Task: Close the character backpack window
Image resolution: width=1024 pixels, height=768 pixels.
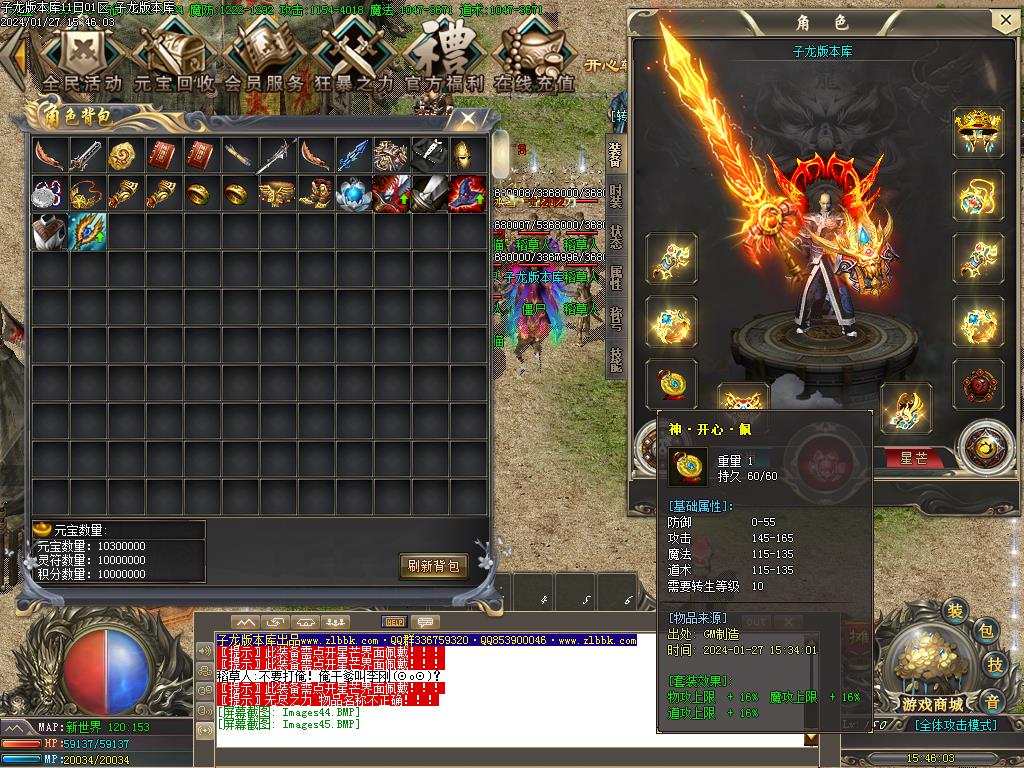Action: (x=467, y=118)
